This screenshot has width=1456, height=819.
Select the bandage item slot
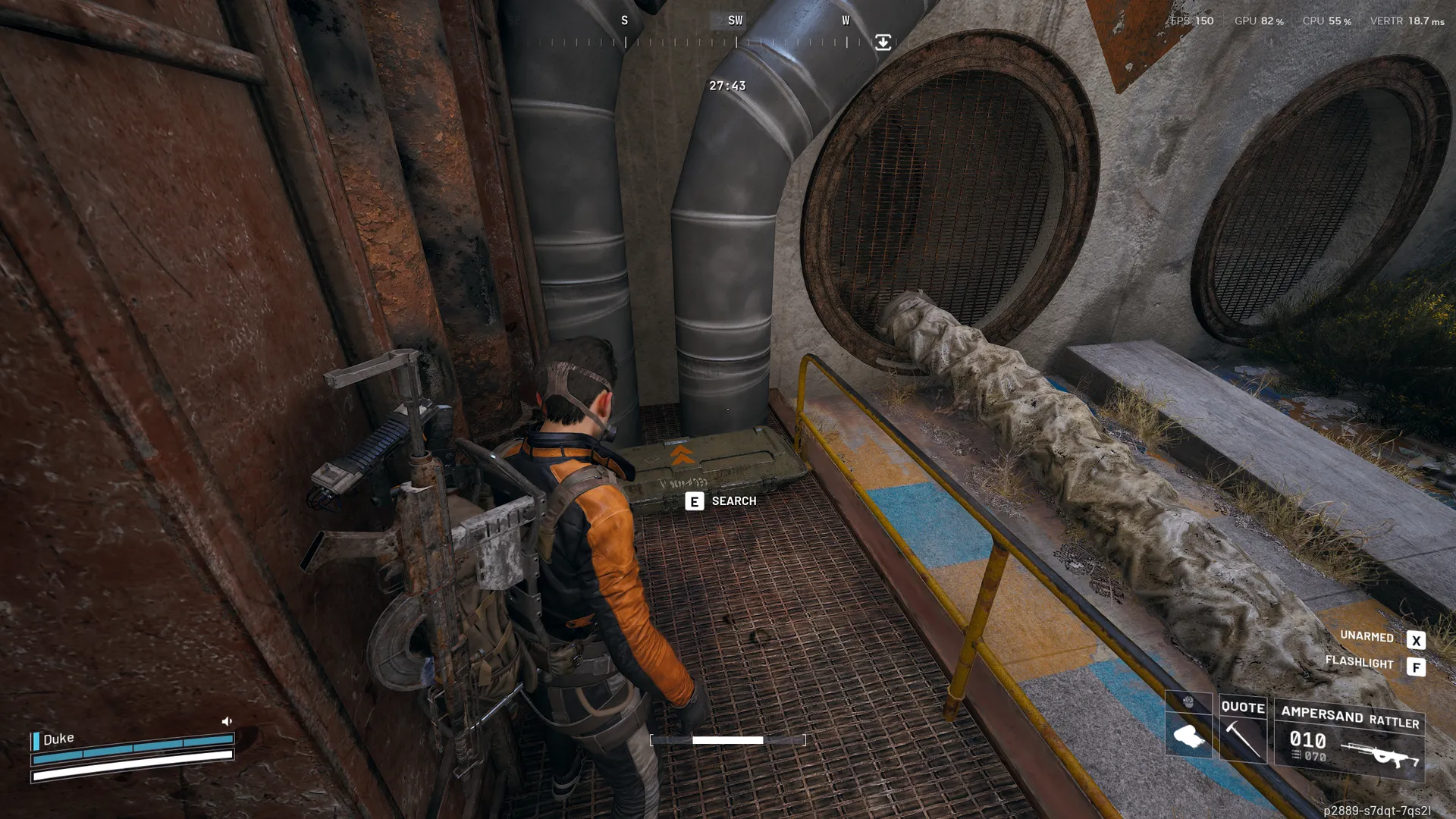1188,733
